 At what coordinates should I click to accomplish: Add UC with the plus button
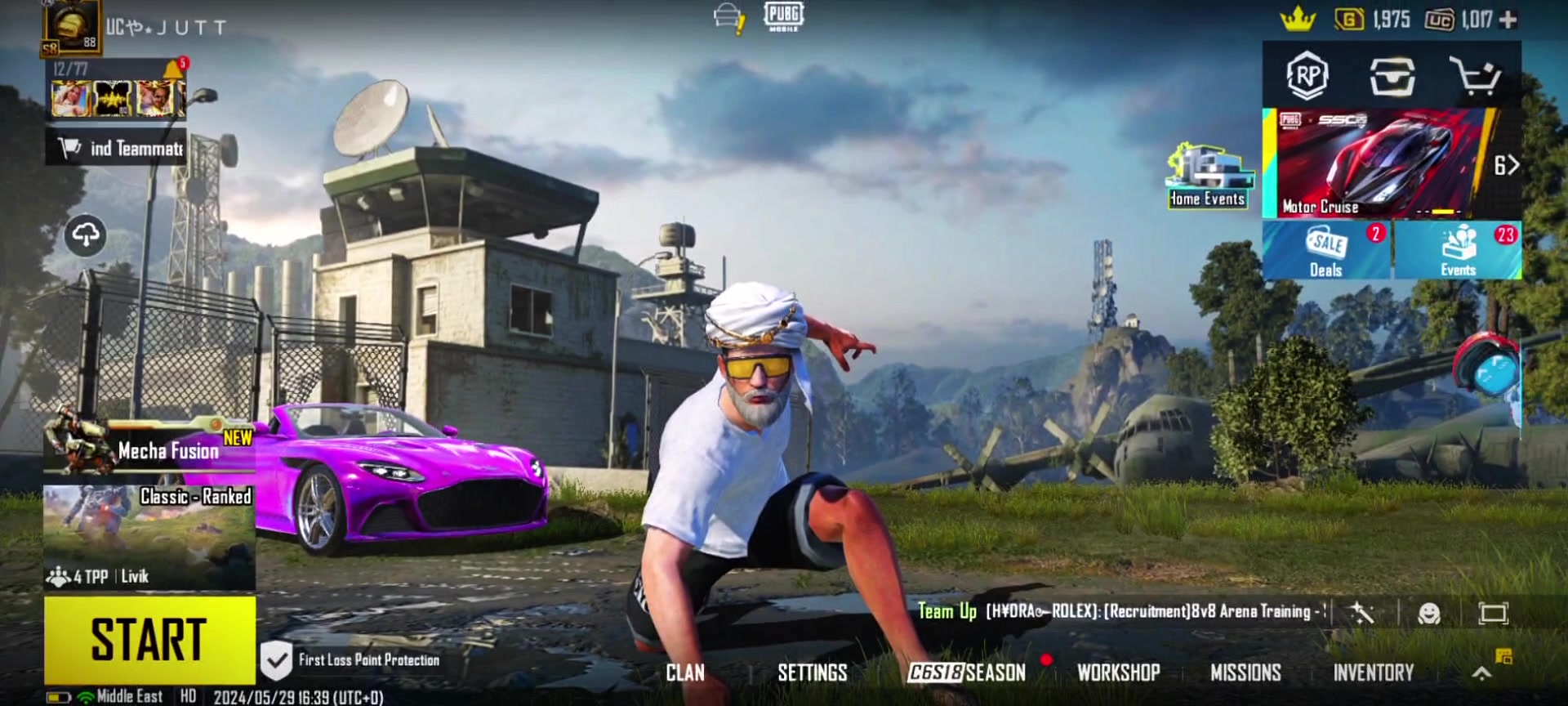click(1508, 19)
